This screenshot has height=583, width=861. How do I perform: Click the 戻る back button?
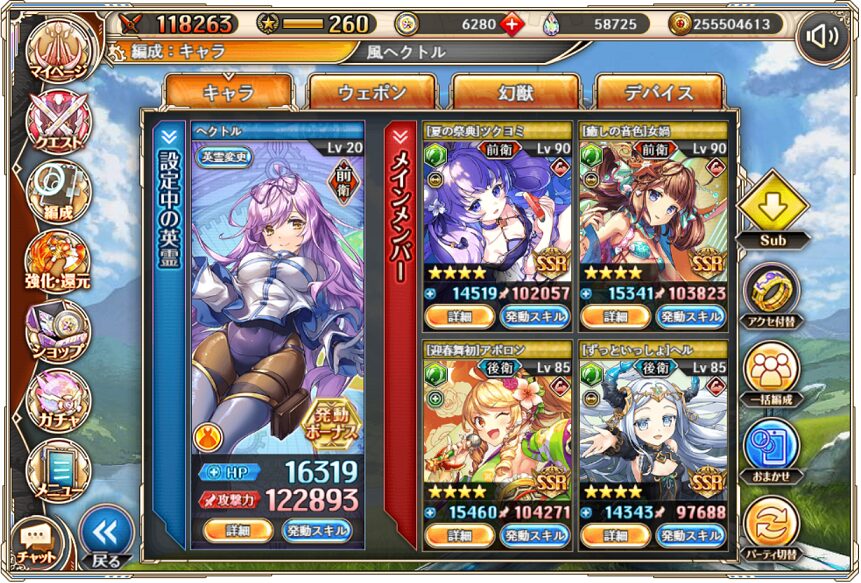pos(105,536)
